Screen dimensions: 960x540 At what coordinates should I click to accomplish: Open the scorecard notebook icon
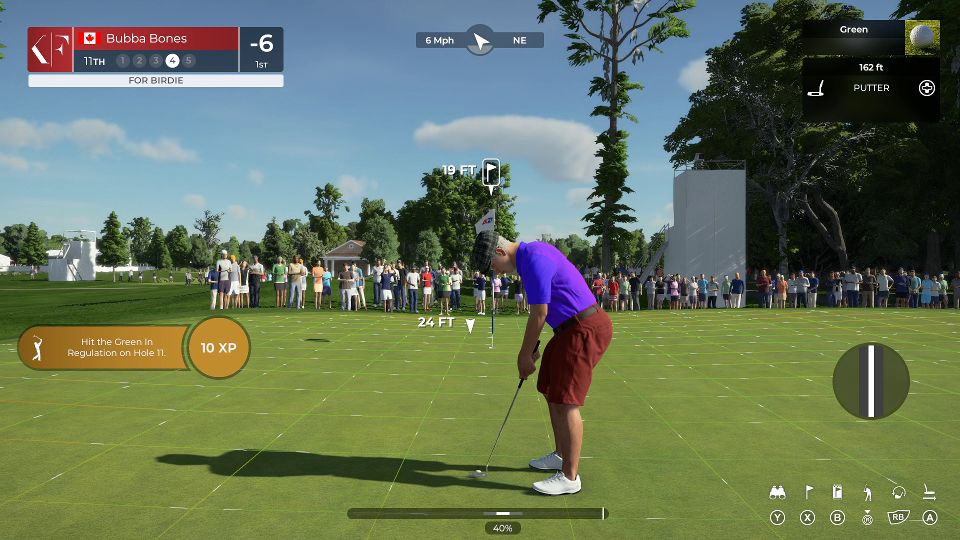point(838,492)
